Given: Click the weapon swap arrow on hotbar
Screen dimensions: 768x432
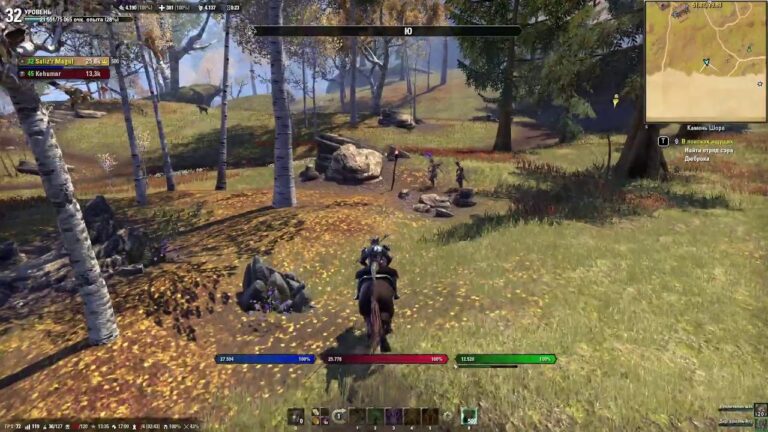Looking at the screenshot, I should 339,416.
